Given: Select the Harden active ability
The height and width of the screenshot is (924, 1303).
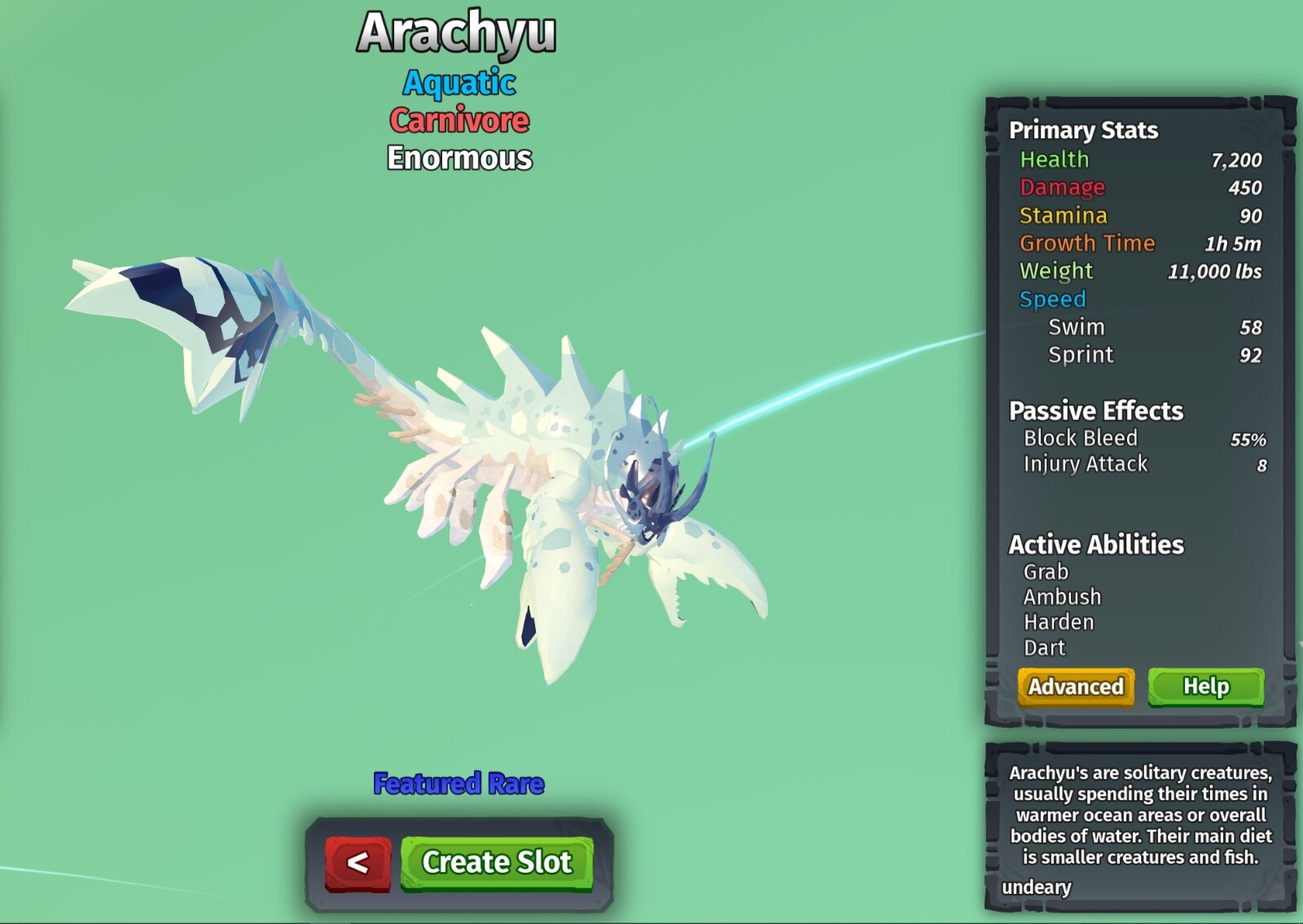Looking at the screenshot, I should click(x=1058, y=622).
